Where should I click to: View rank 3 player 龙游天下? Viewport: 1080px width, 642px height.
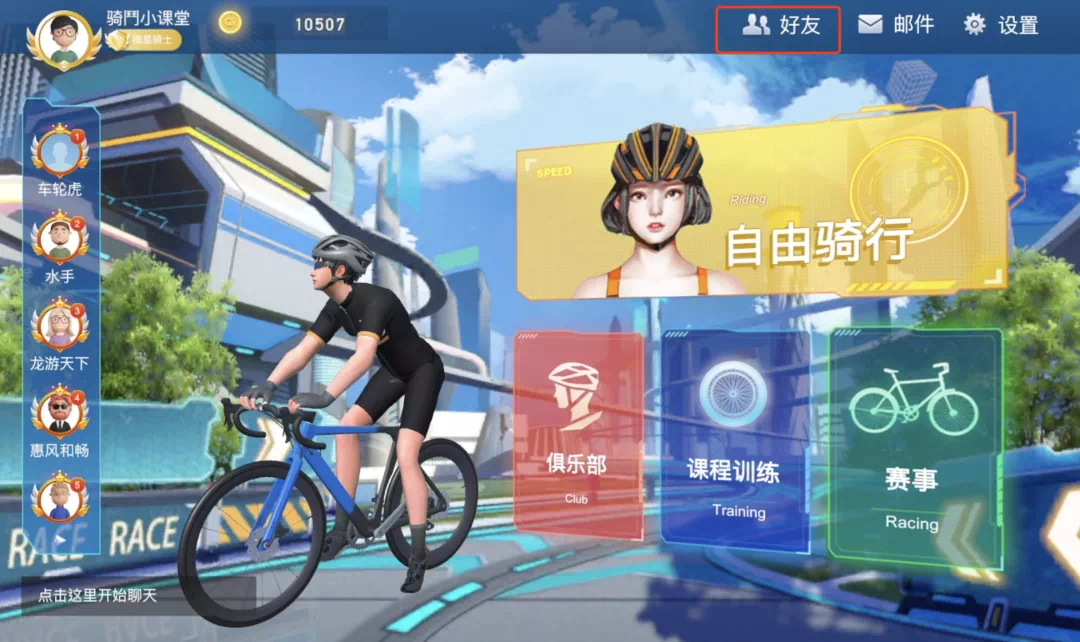tap(59, 329)
